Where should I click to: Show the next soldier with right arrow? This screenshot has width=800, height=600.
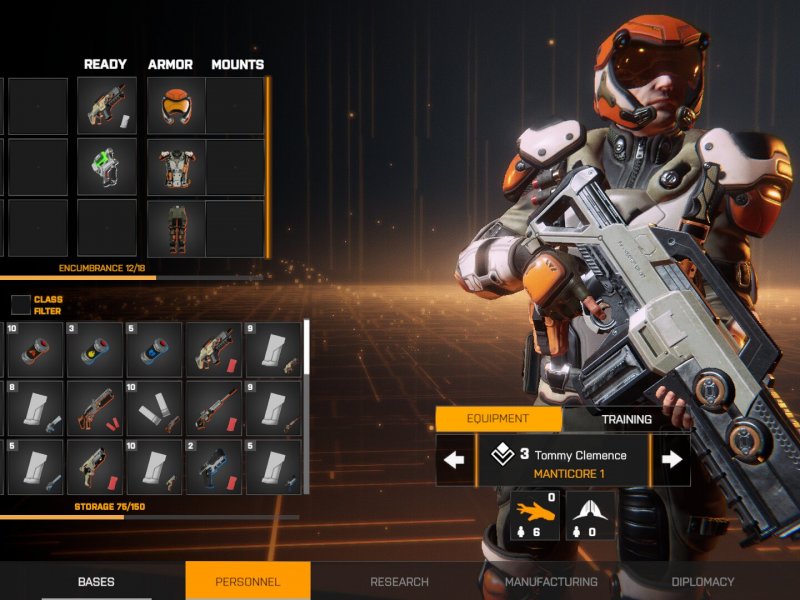[x=672, y=460]
